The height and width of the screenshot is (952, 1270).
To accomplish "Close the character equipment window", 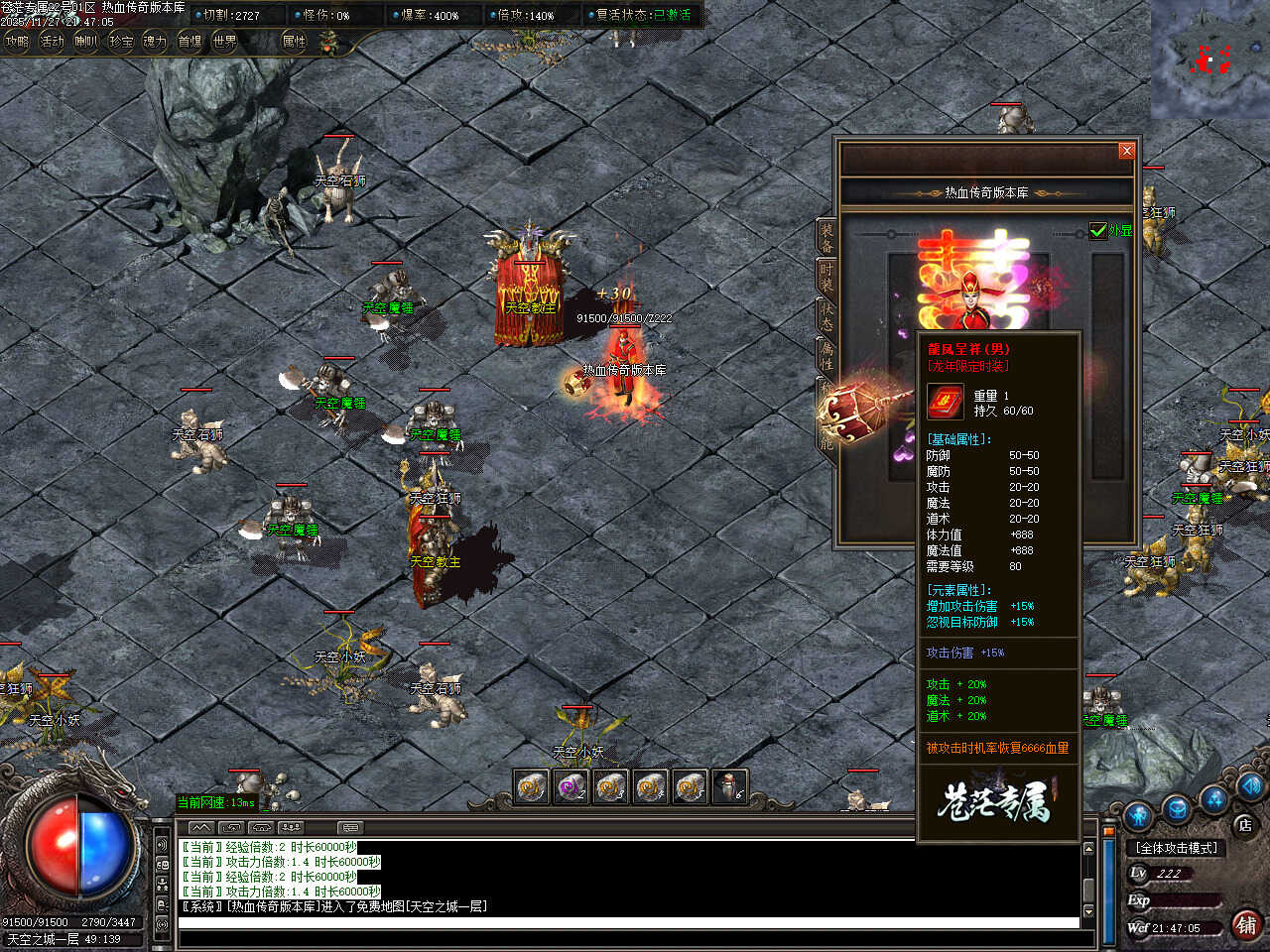I will pyautogui.click(x=1126, y=151).
